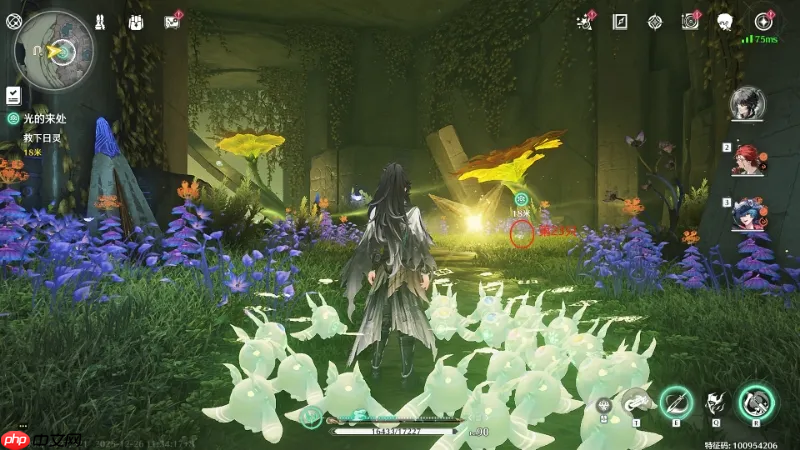Open the camera icon with red badge

(x=690, y=21)
